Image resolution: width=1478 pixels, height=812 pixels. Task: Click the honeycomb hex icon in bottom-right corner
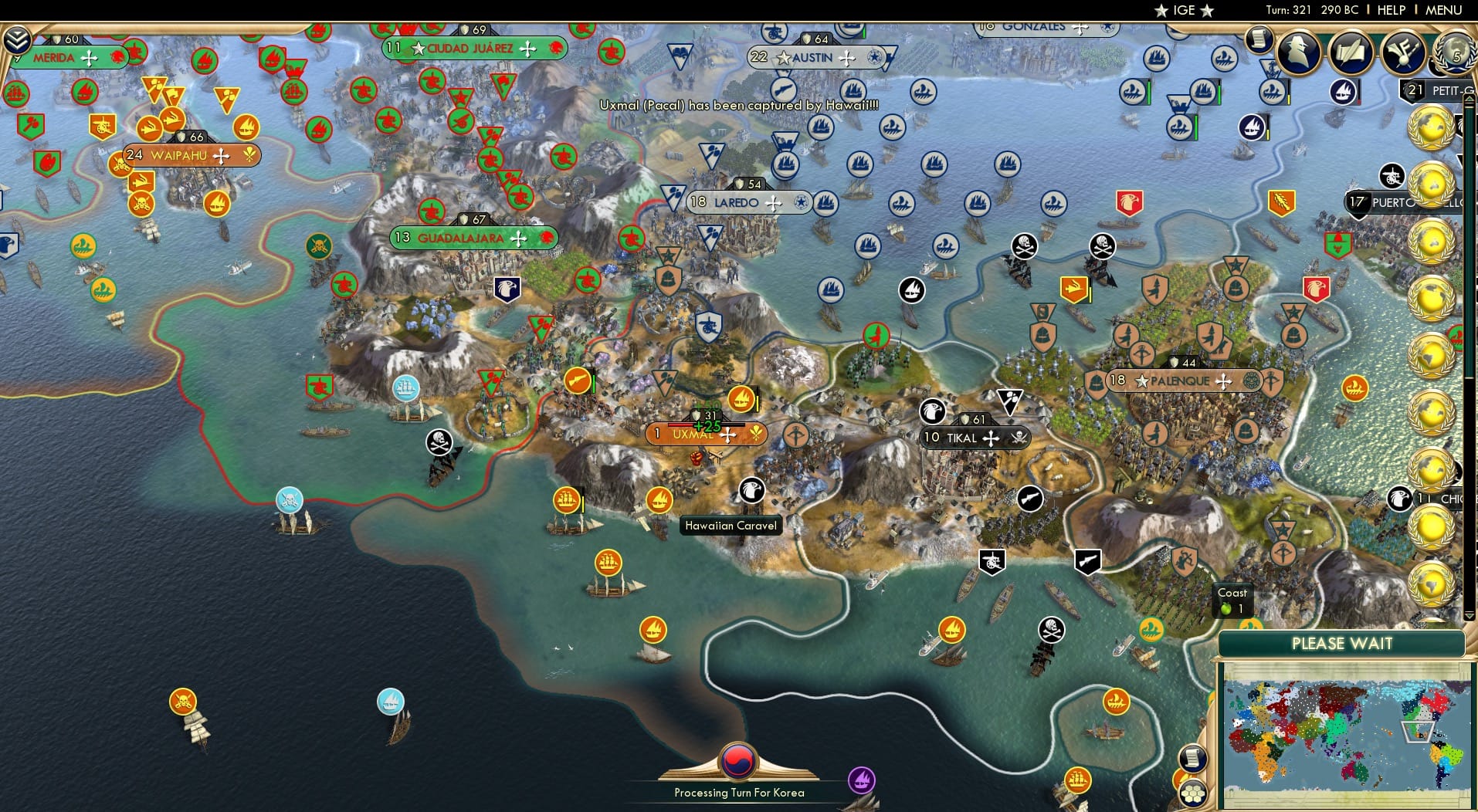coord(1194,794)
